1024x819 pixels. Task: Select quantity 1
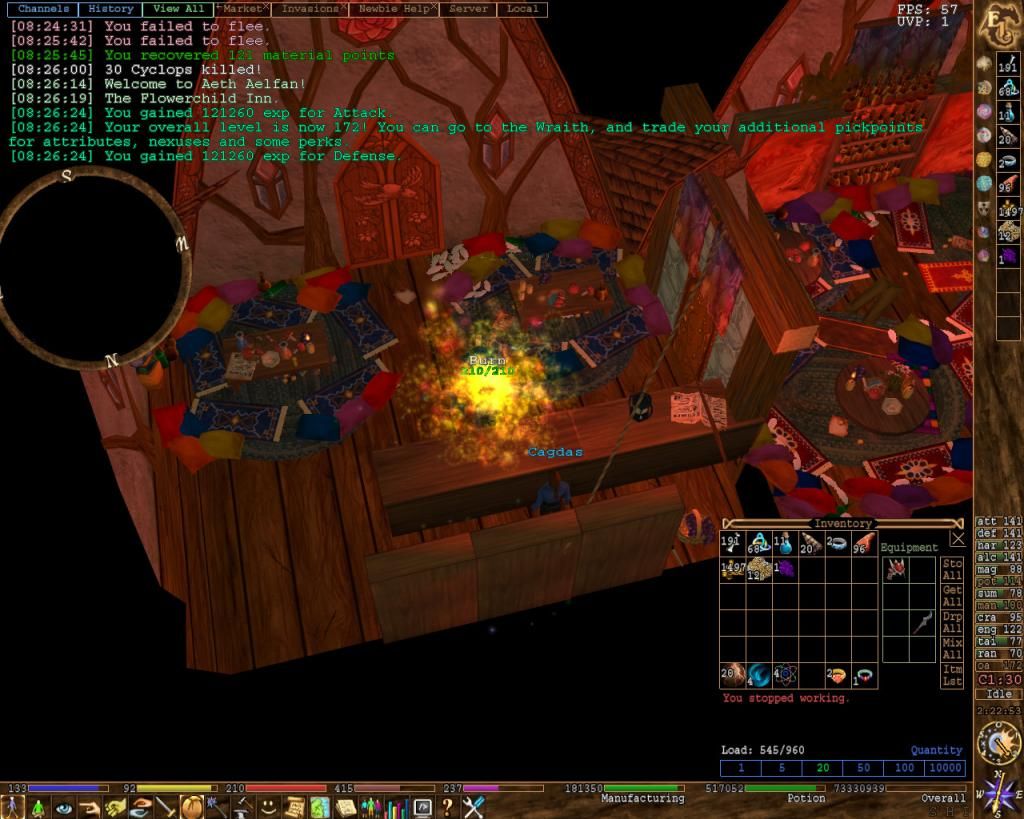click(x=741, y=768)
